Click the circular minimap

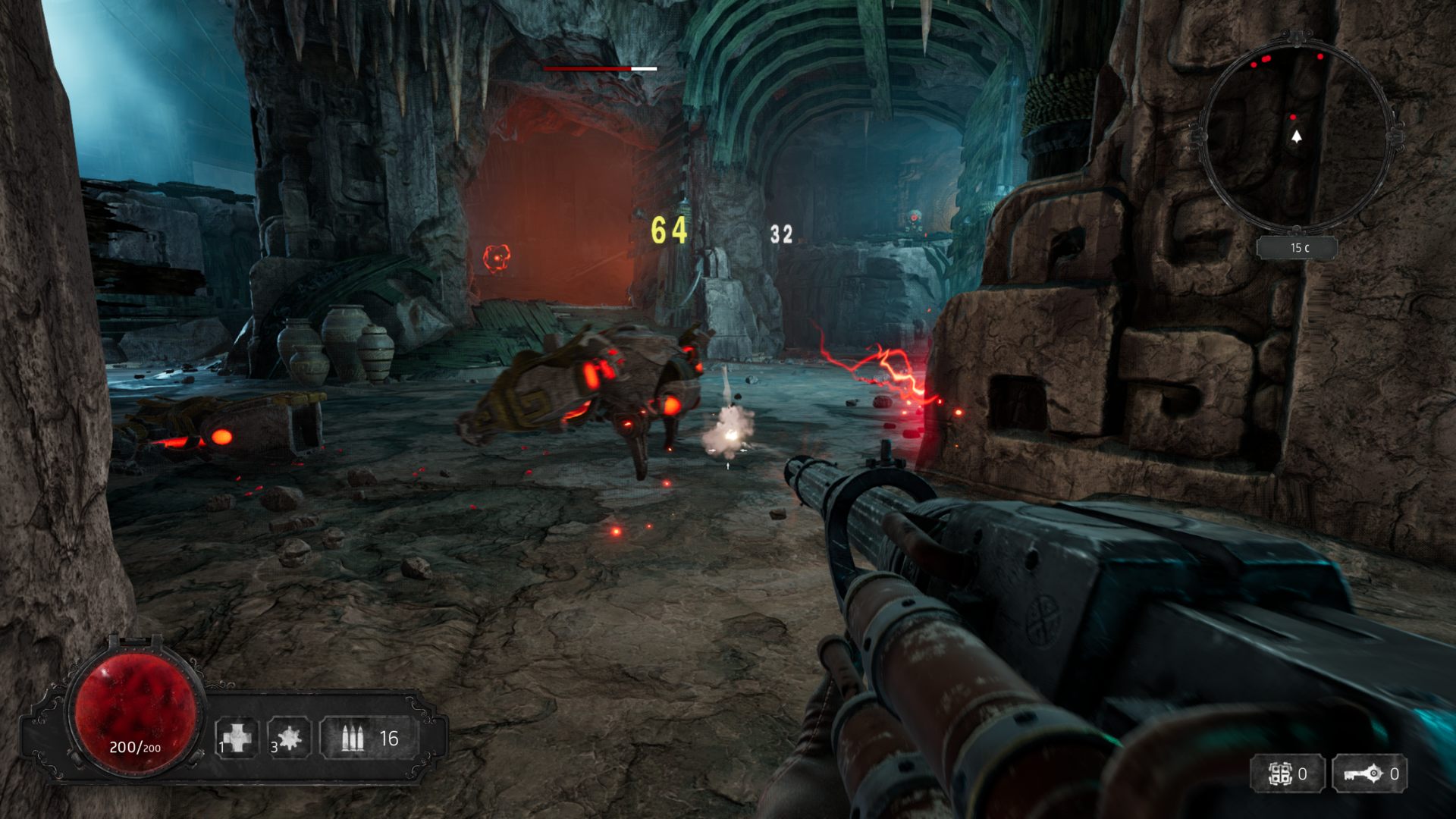click(1296, 134)
